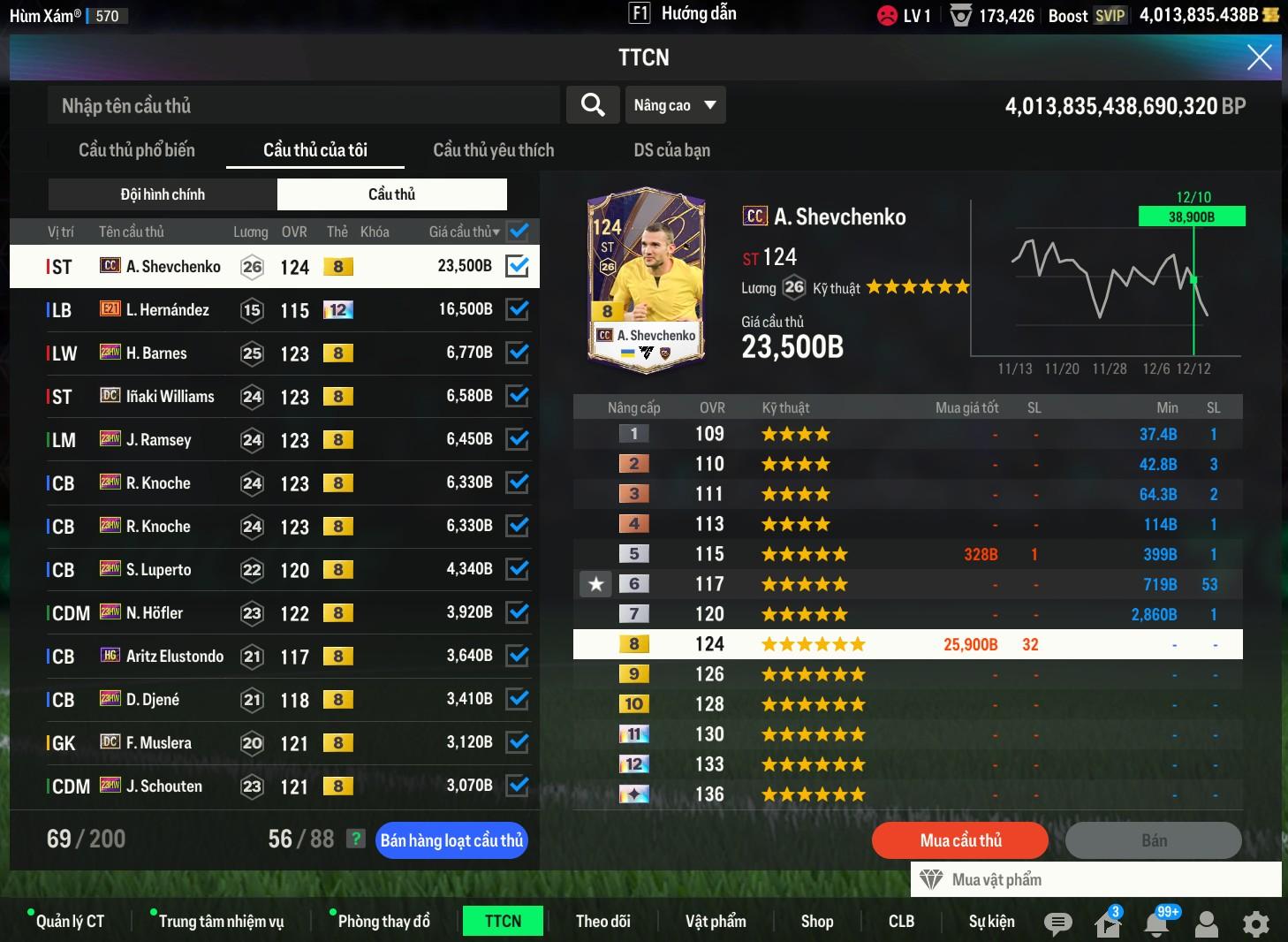Open Mua vật phẩm option
This screenshot has height=942, width=1288.
(x=996, y=879)
